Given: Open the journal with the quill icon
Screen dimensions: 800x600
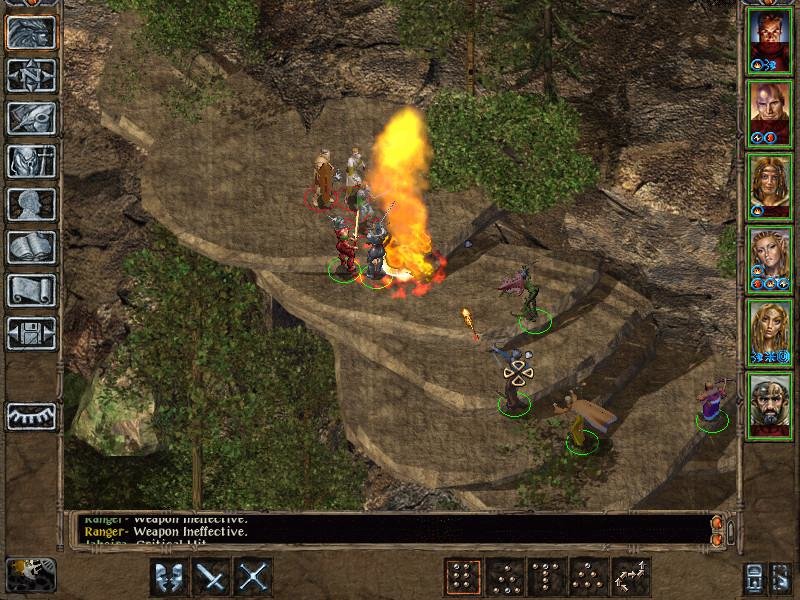Looking at the screenshot, I should 31,118.
